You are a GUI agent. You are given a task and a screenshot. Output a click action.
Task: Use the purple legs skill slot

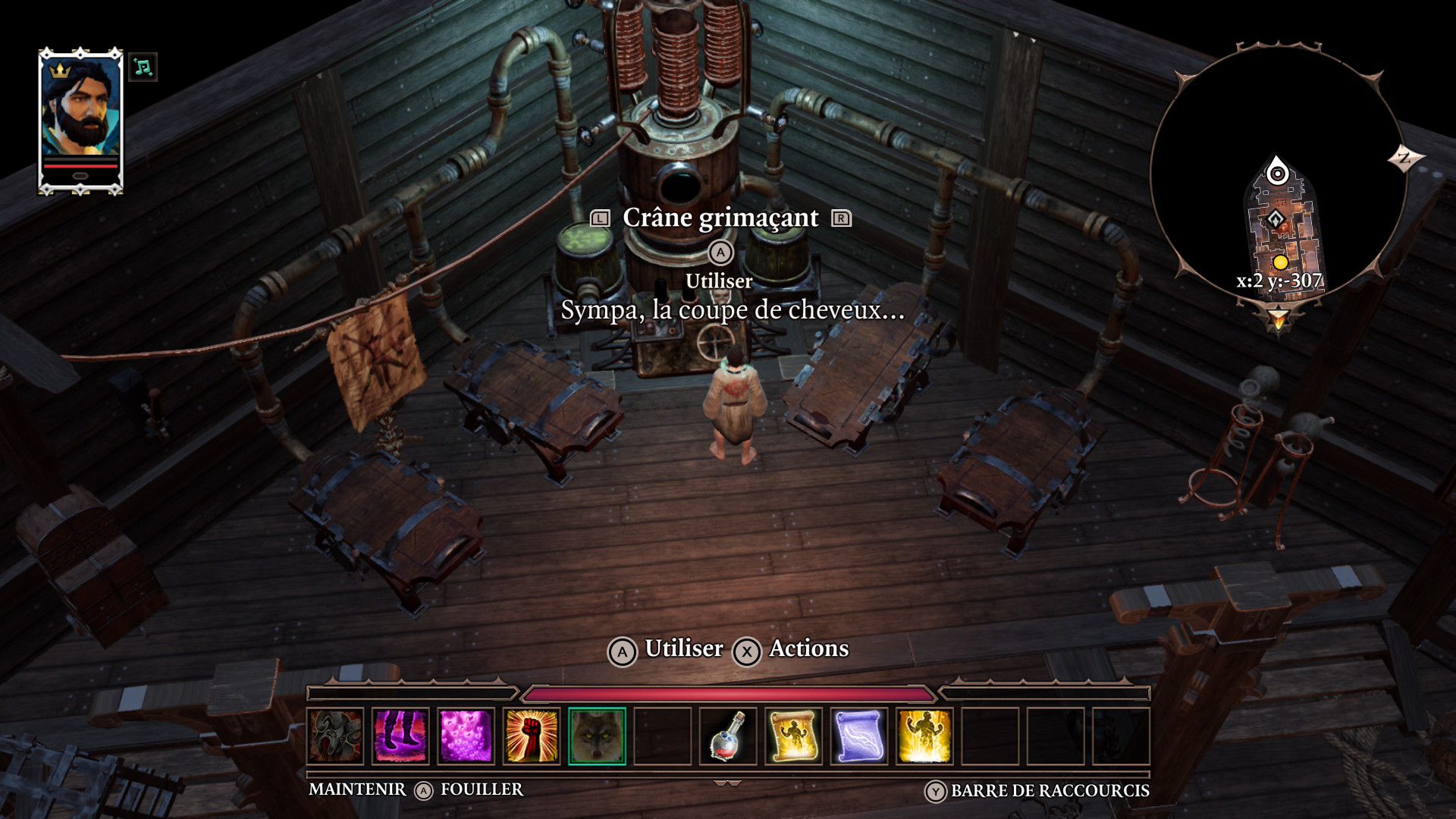pyautogui.click(x=401, y=736)
